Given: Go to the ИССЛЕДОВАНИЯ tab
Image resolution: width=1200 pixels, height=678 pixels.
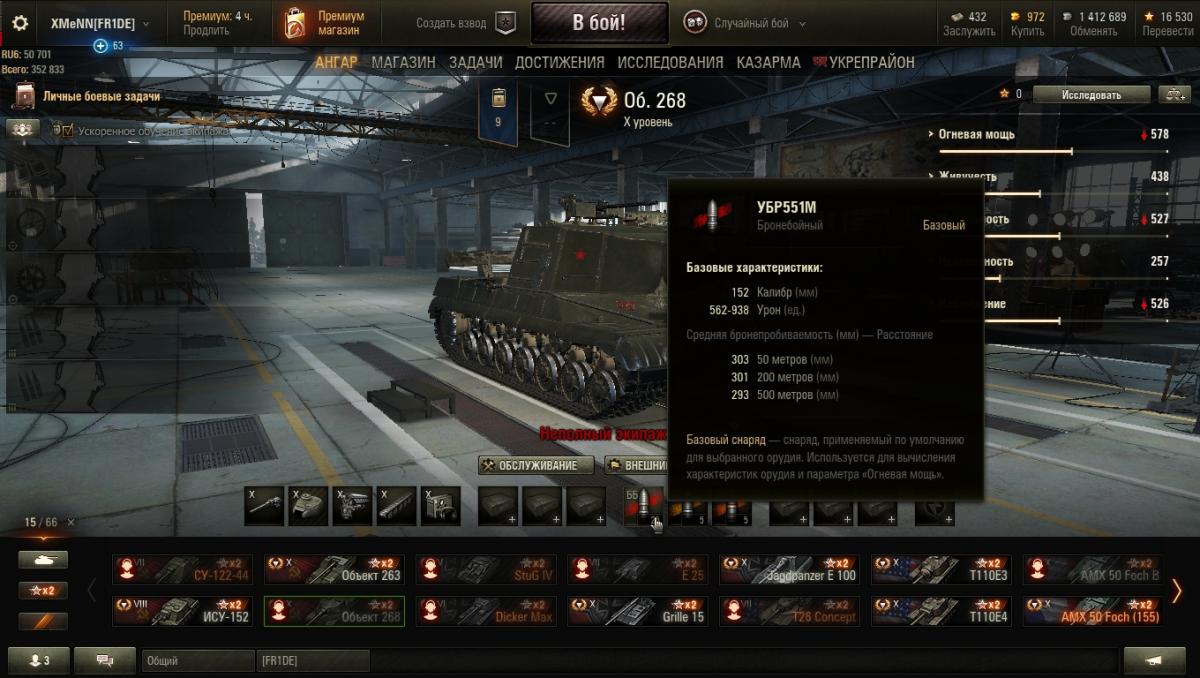Looking at the screenshot, I should click(670, 62).
